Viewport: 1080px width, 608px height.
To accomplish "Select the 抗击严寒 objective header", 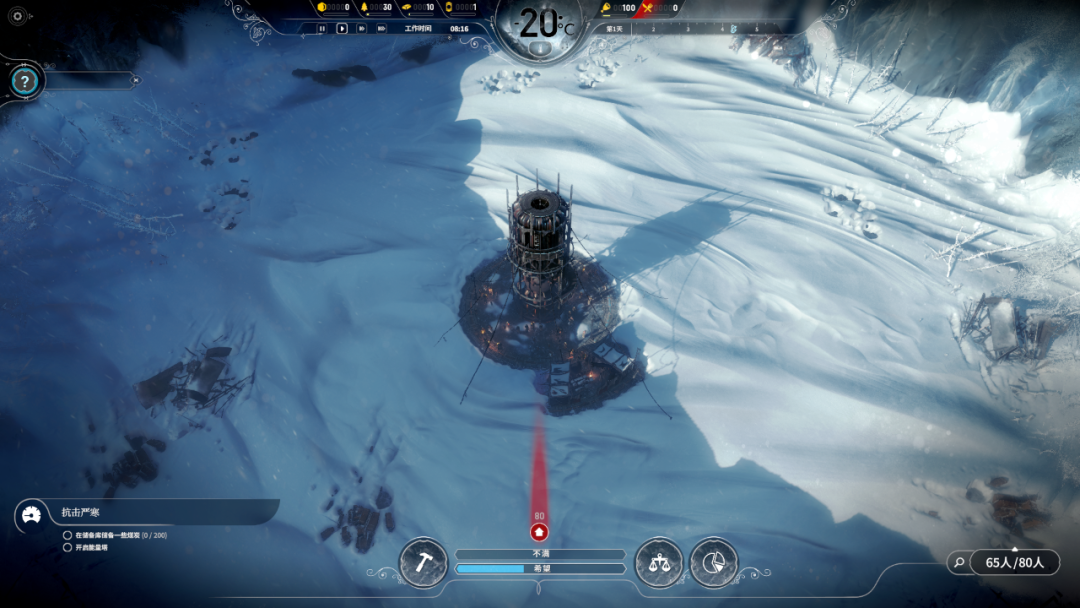I will 81,513.
